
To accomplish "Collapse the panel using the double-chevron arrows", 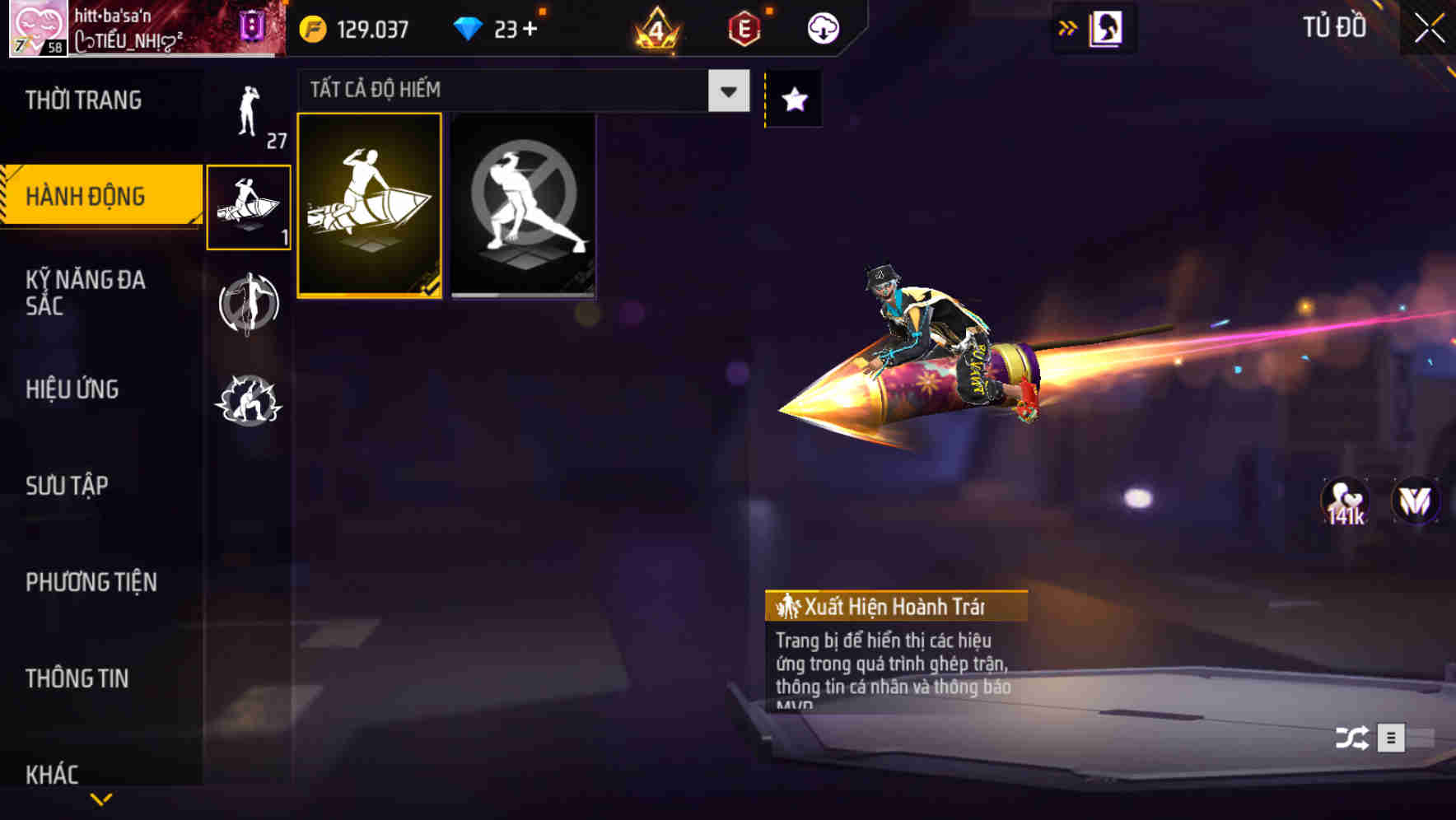I will click(x=1068, y=27).
